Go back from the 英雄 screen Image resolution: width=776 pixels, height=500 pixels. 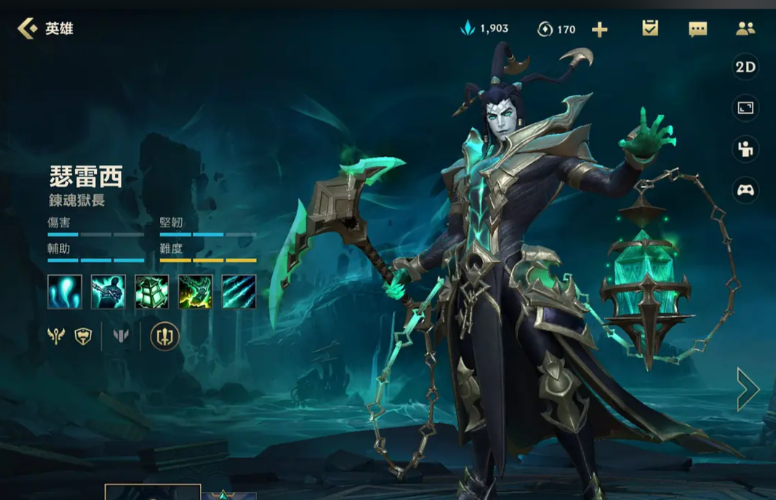pyautogui.click(x=28, y=28)
